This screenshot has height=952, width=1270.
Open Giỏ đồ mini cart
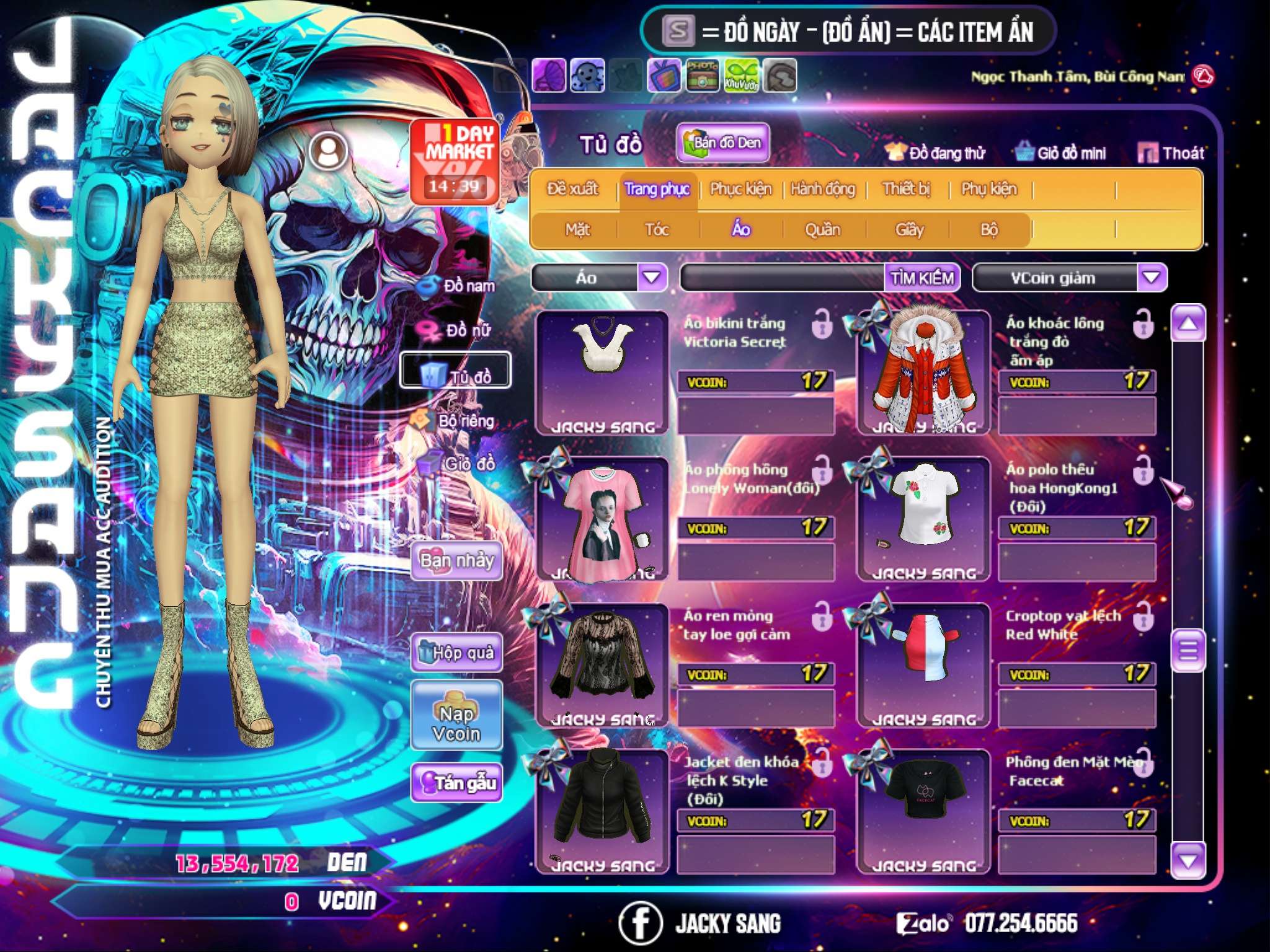coord(1061,152)
